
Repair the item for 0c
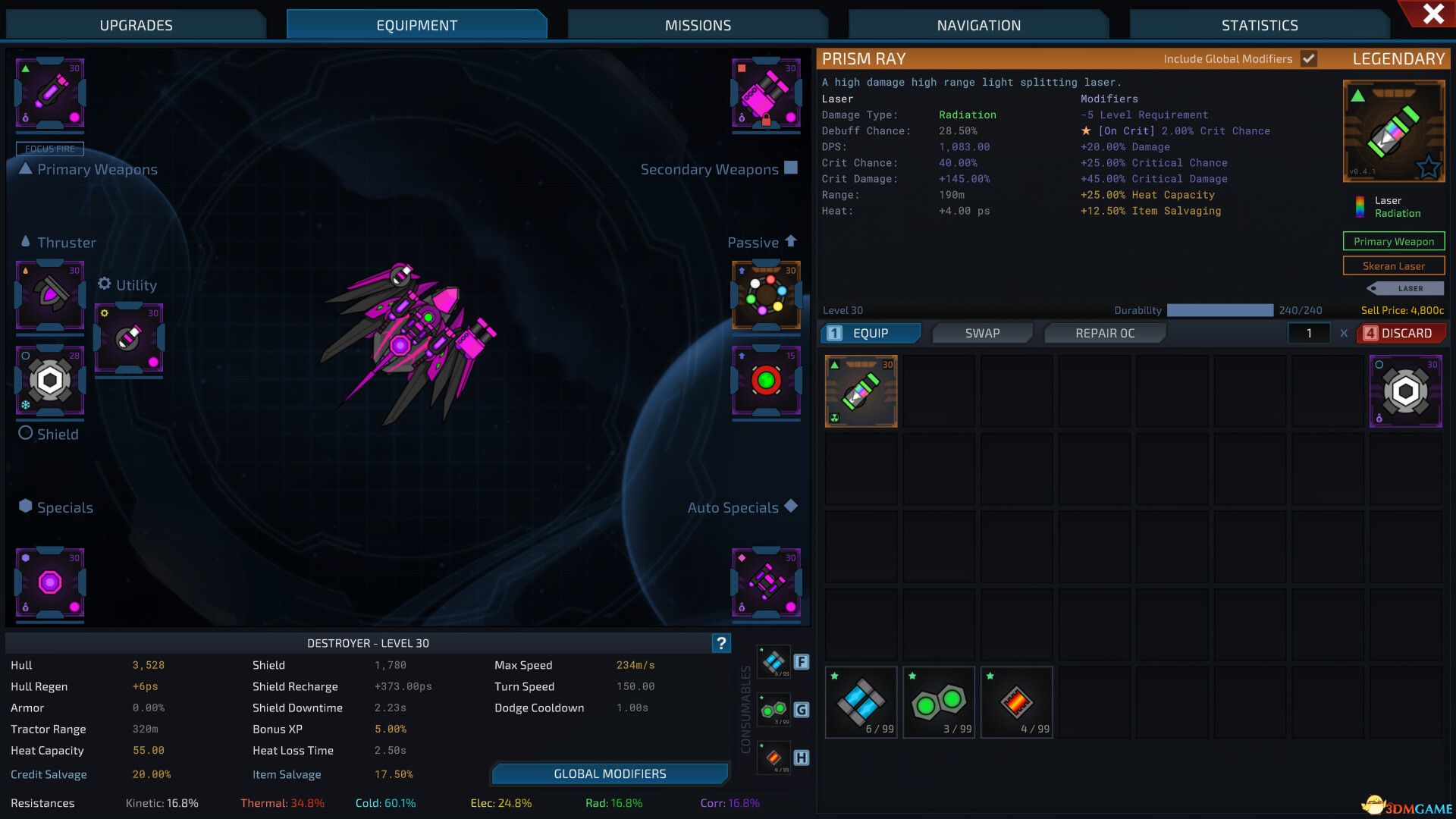[1104, 333]
